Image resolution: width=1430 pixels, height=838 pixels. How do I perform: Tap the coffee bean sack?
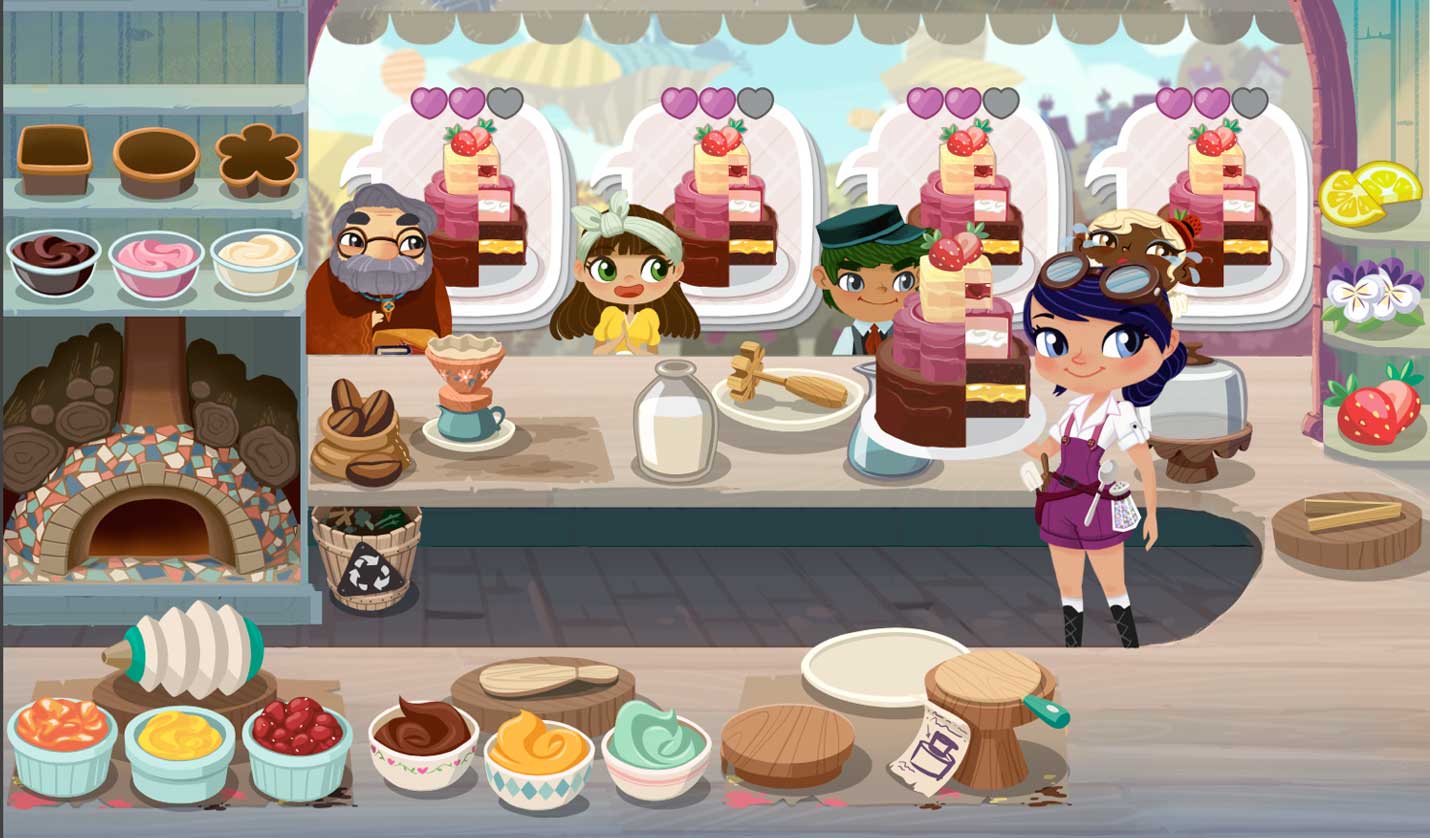pos(358,435)
